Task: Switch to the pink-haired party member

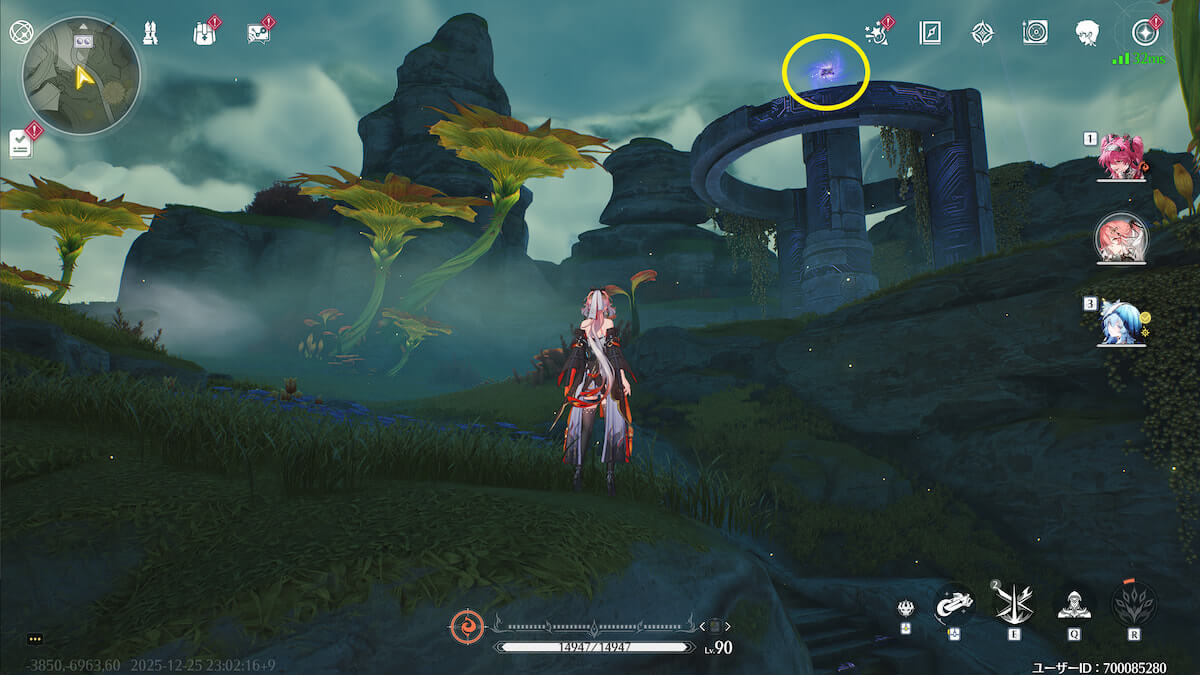Action: 1120,158
